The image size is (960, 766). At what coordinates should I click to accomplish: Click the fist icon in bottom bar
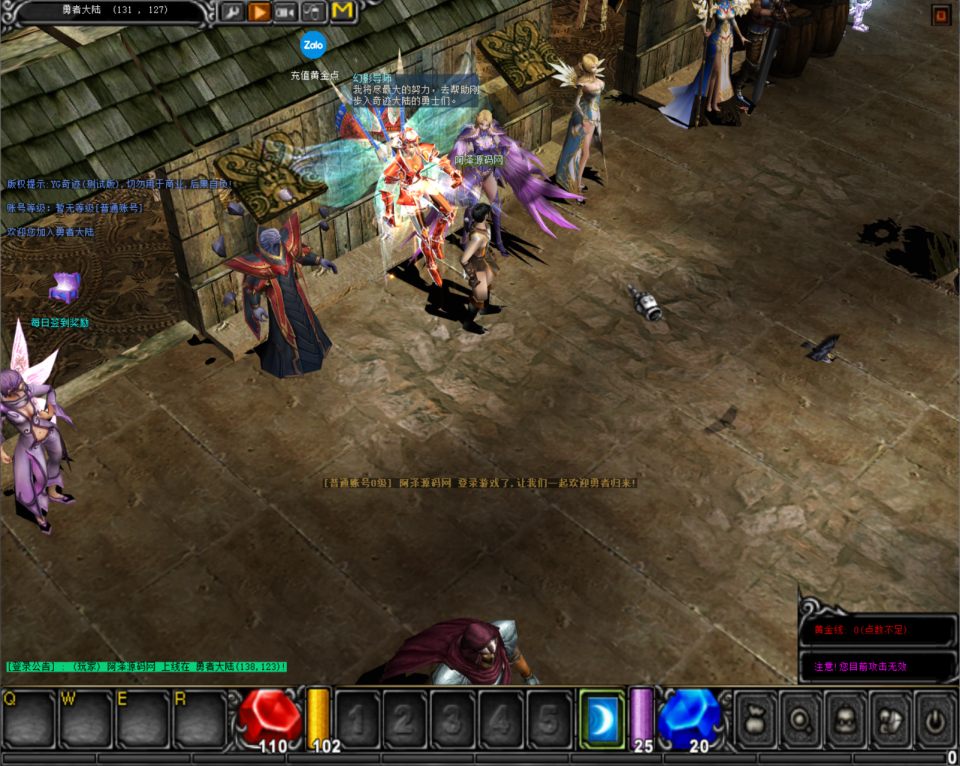pos(891,719)
